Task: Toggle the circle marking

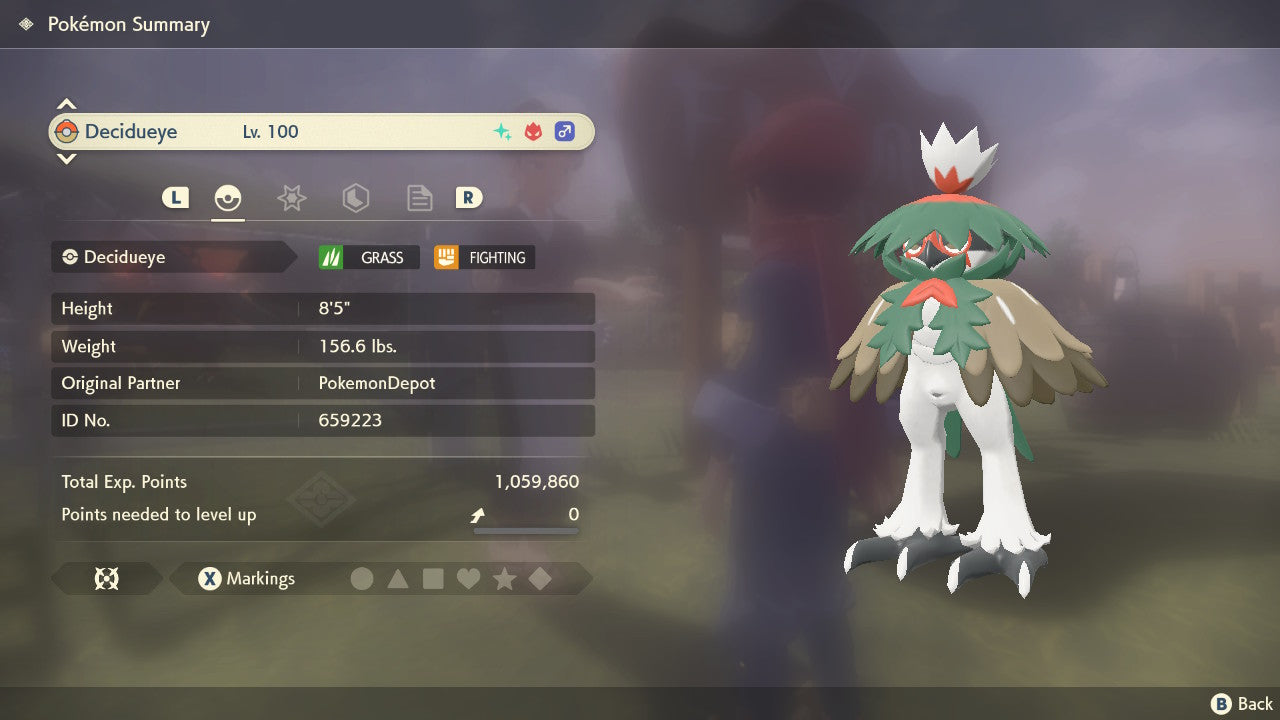Action: pos(362,578)
